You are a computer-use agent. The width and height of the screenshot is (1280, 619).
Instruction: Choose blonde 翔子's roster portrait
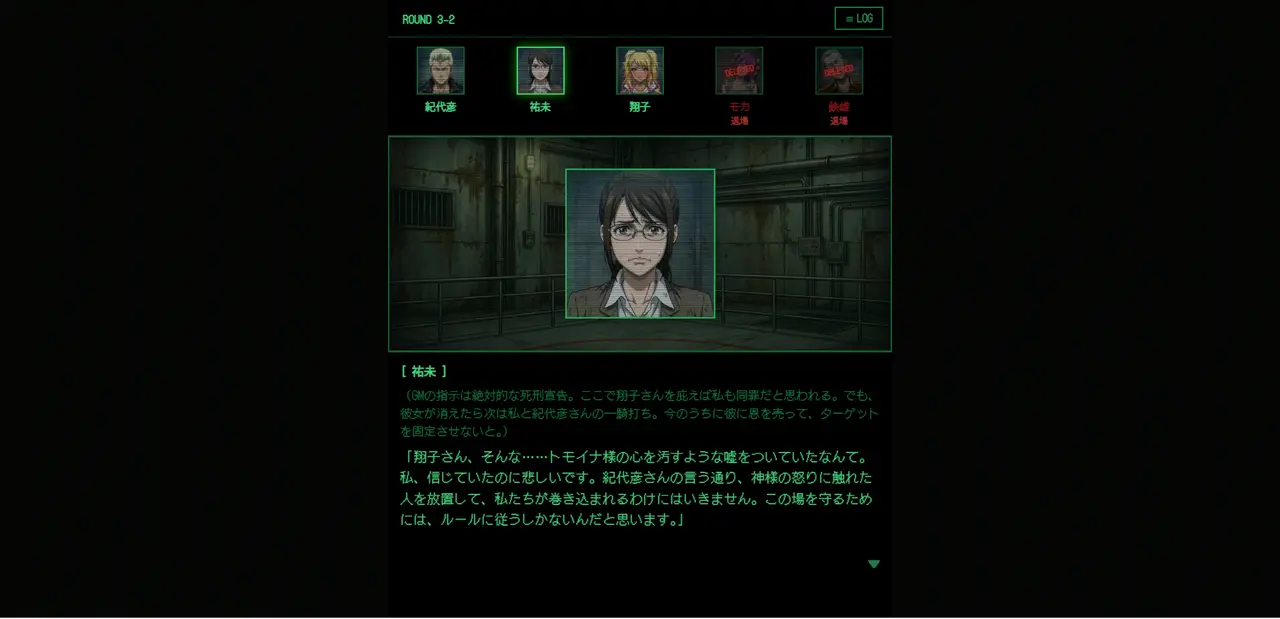pyautogui.click(x=640, y=71)
